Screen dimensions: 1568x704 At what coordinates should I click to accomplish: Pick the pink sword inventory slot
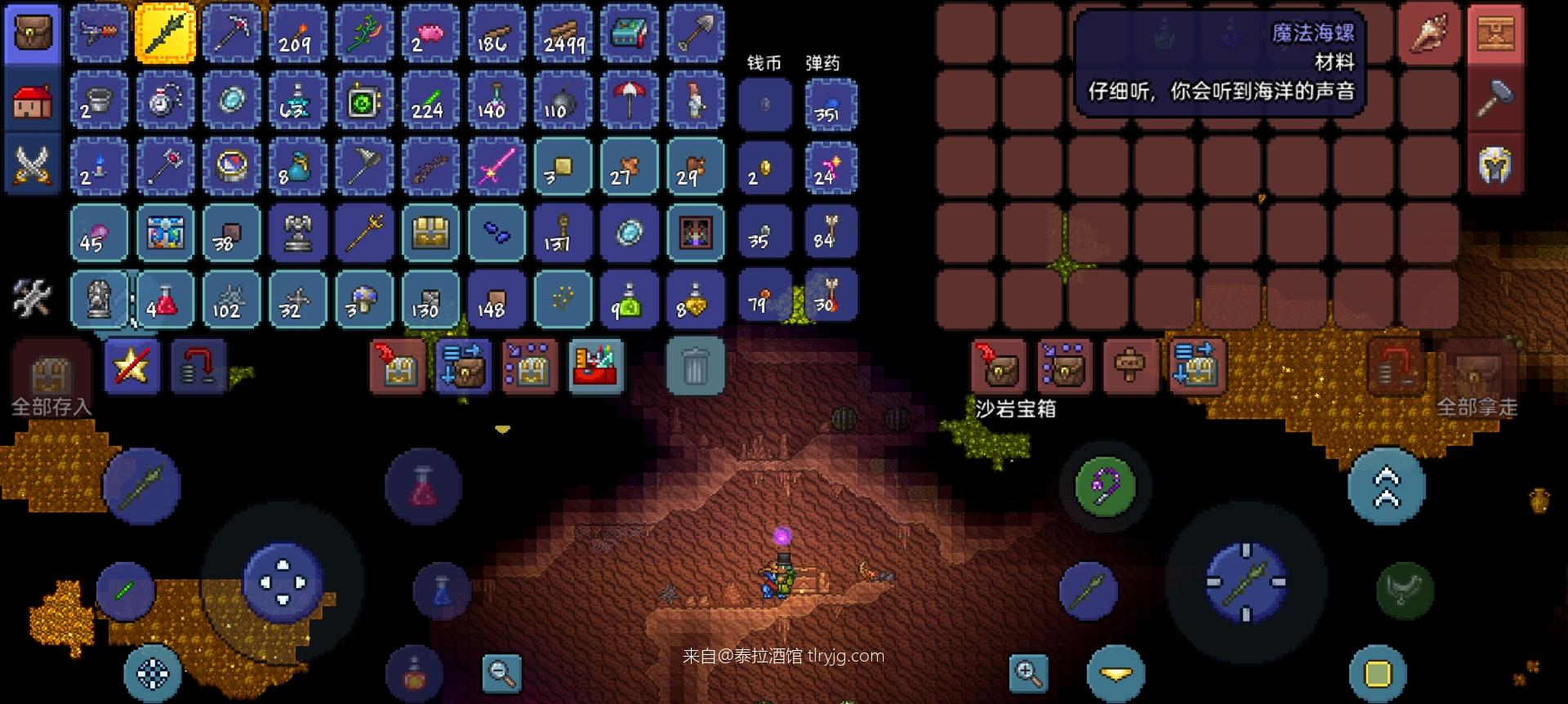496,166
